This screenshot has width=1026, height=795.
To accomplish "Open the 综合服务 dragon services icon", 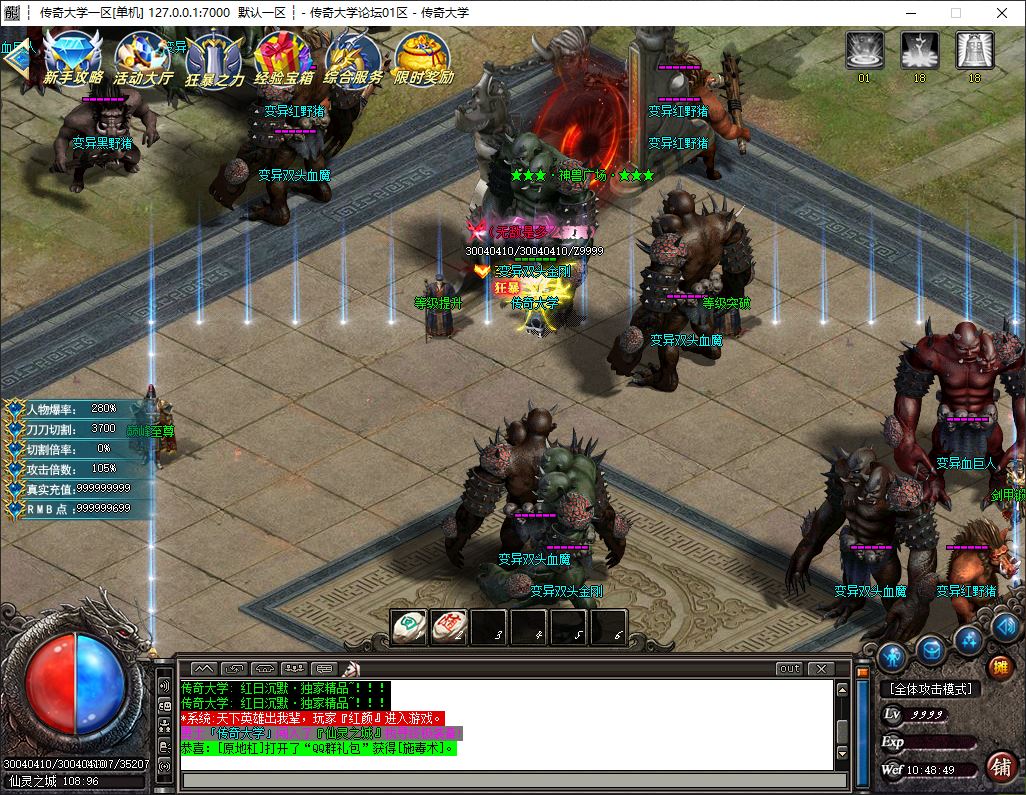I will [353, 56].
